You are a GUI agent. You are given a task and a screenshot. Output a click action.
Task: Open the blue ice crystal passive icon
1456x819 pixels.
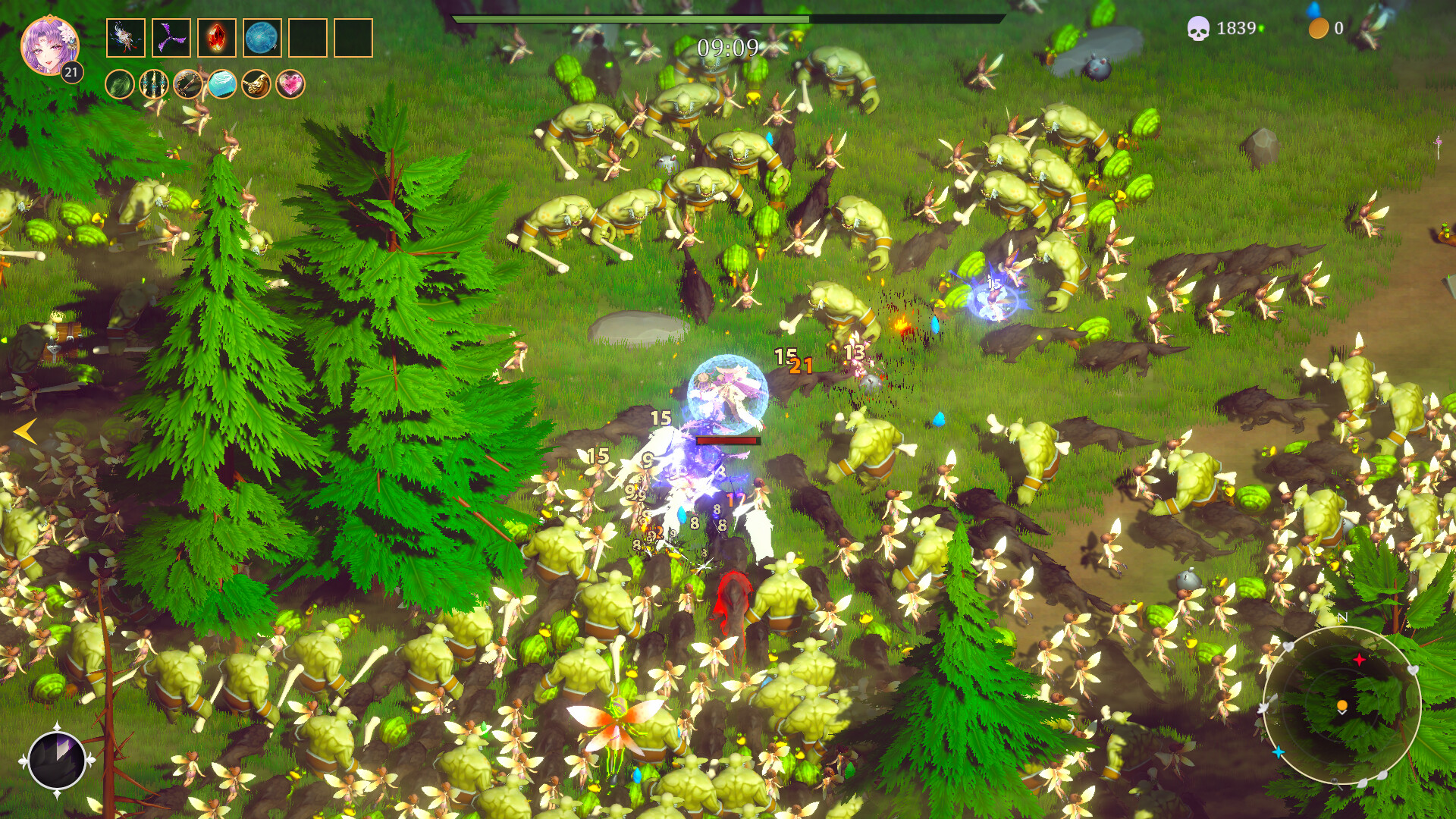pyautogui.click(x=223, y=86)
